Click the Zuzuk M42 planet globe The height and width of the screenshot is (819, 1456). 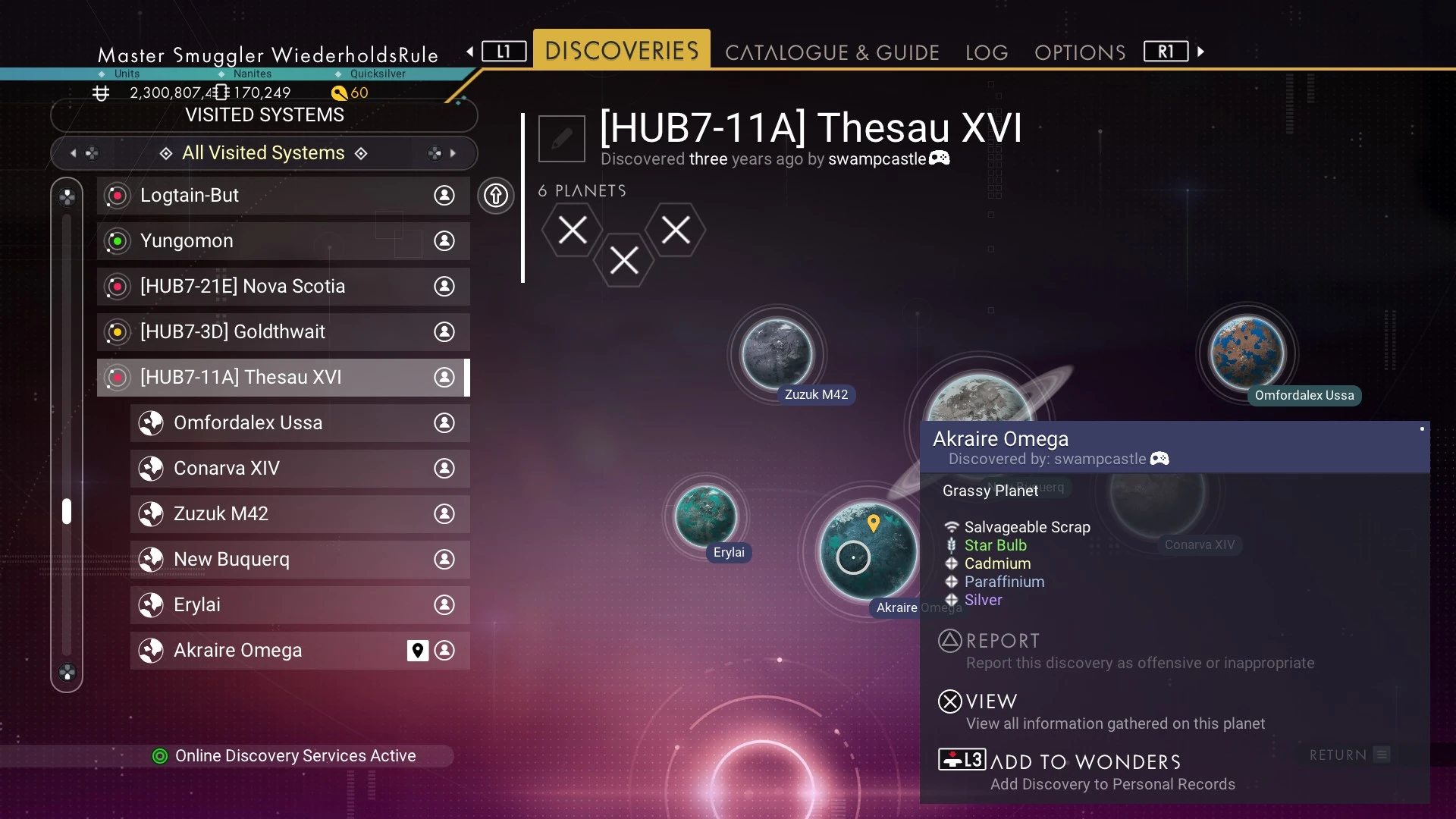[x=777, y=353]
